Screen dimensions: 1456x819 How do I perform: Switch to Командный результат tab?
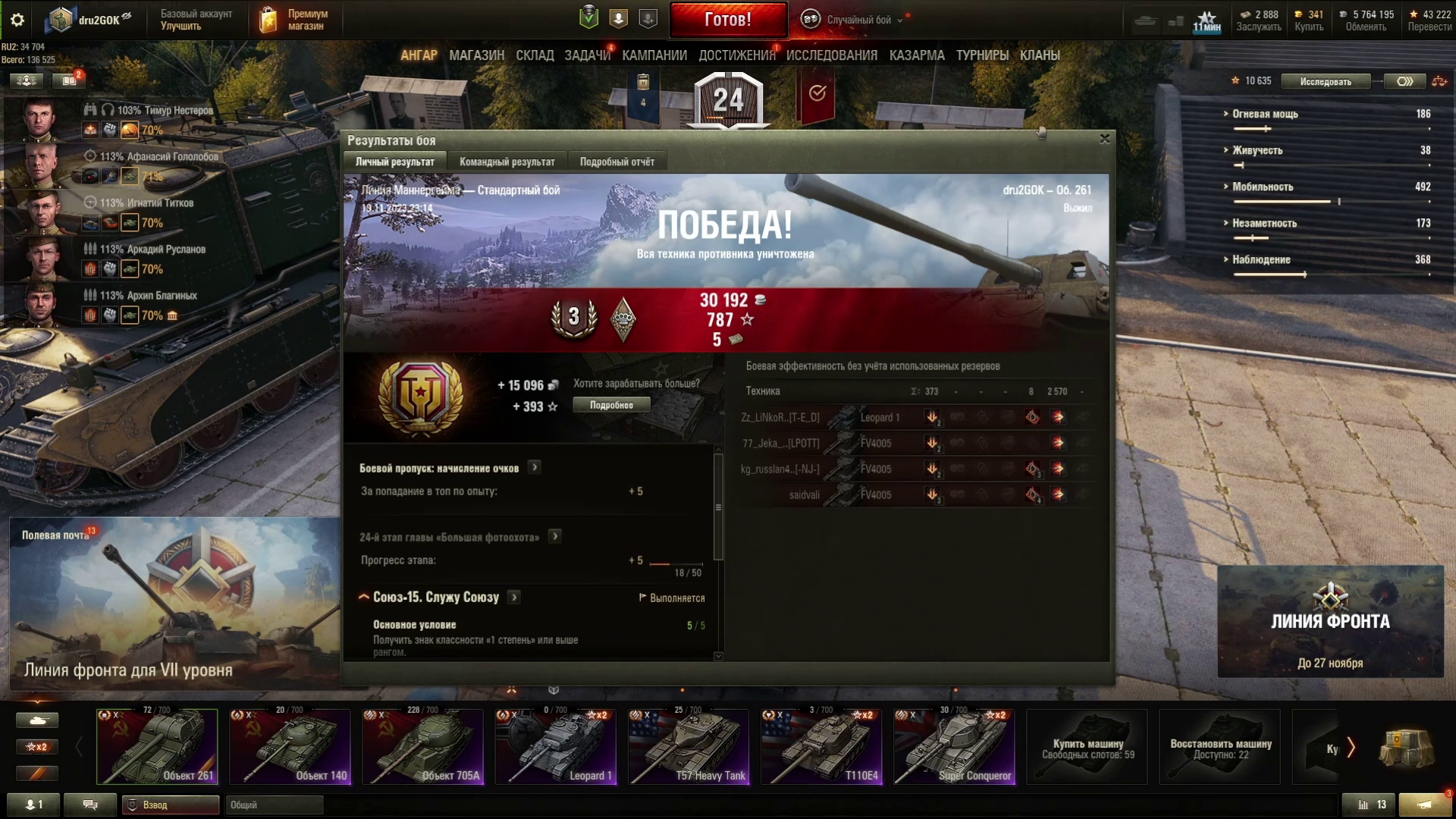click(x=507, y=162)
